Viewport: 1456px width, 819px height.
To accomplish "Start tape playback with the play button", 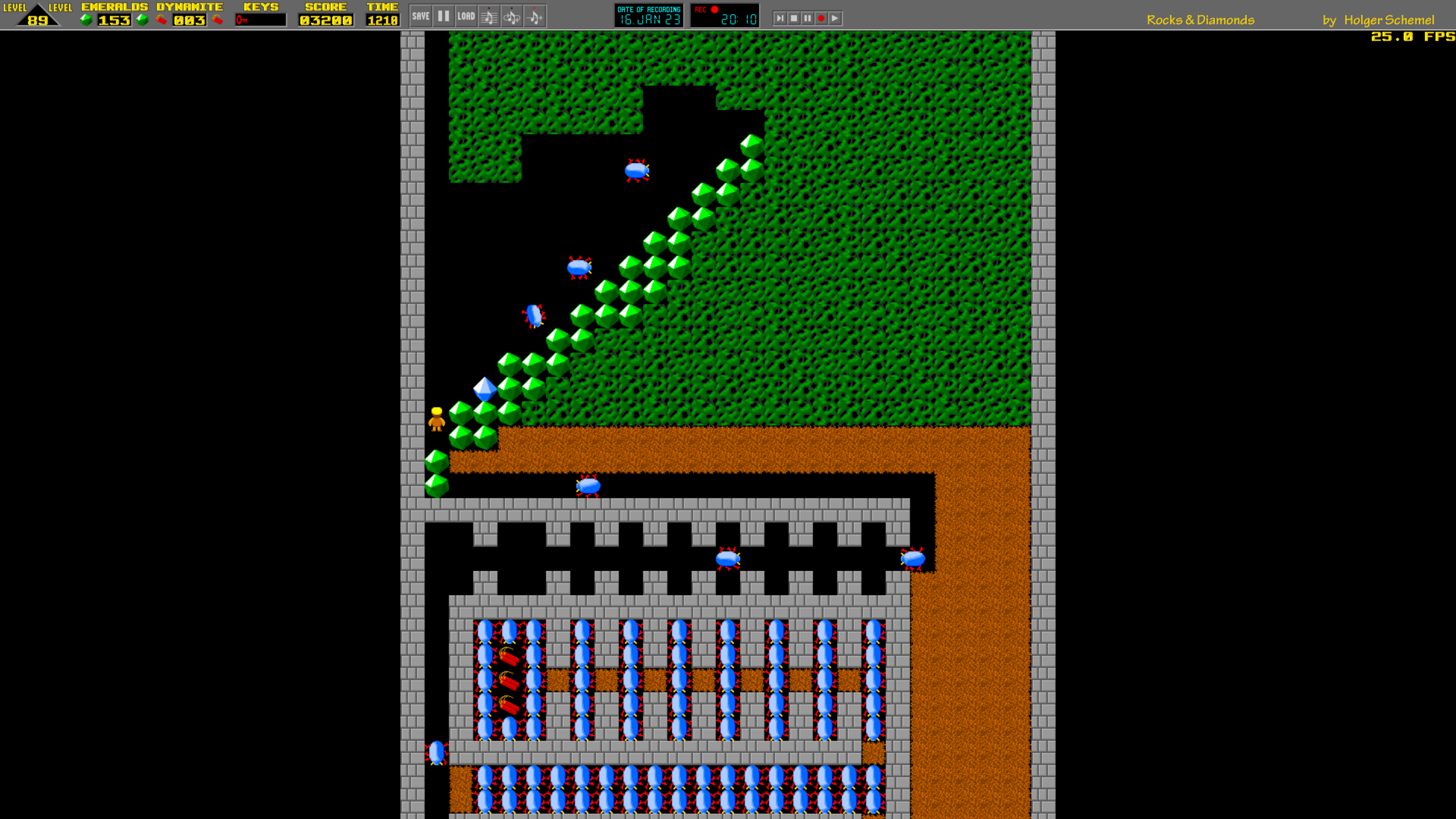I will [x=835, y=18].
